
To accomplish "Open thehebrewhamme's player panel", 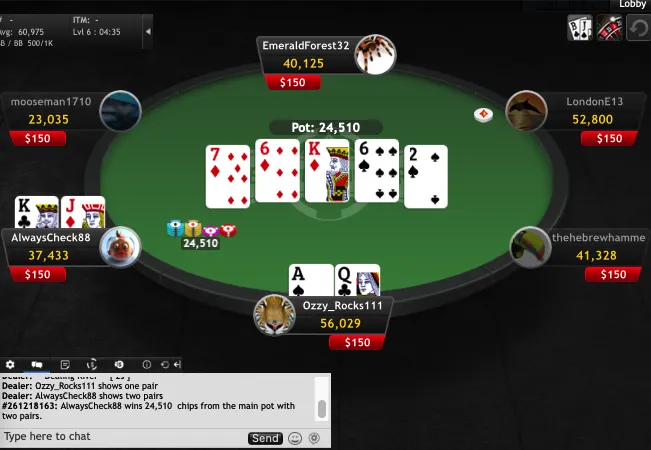I will (x=590, y=248).
